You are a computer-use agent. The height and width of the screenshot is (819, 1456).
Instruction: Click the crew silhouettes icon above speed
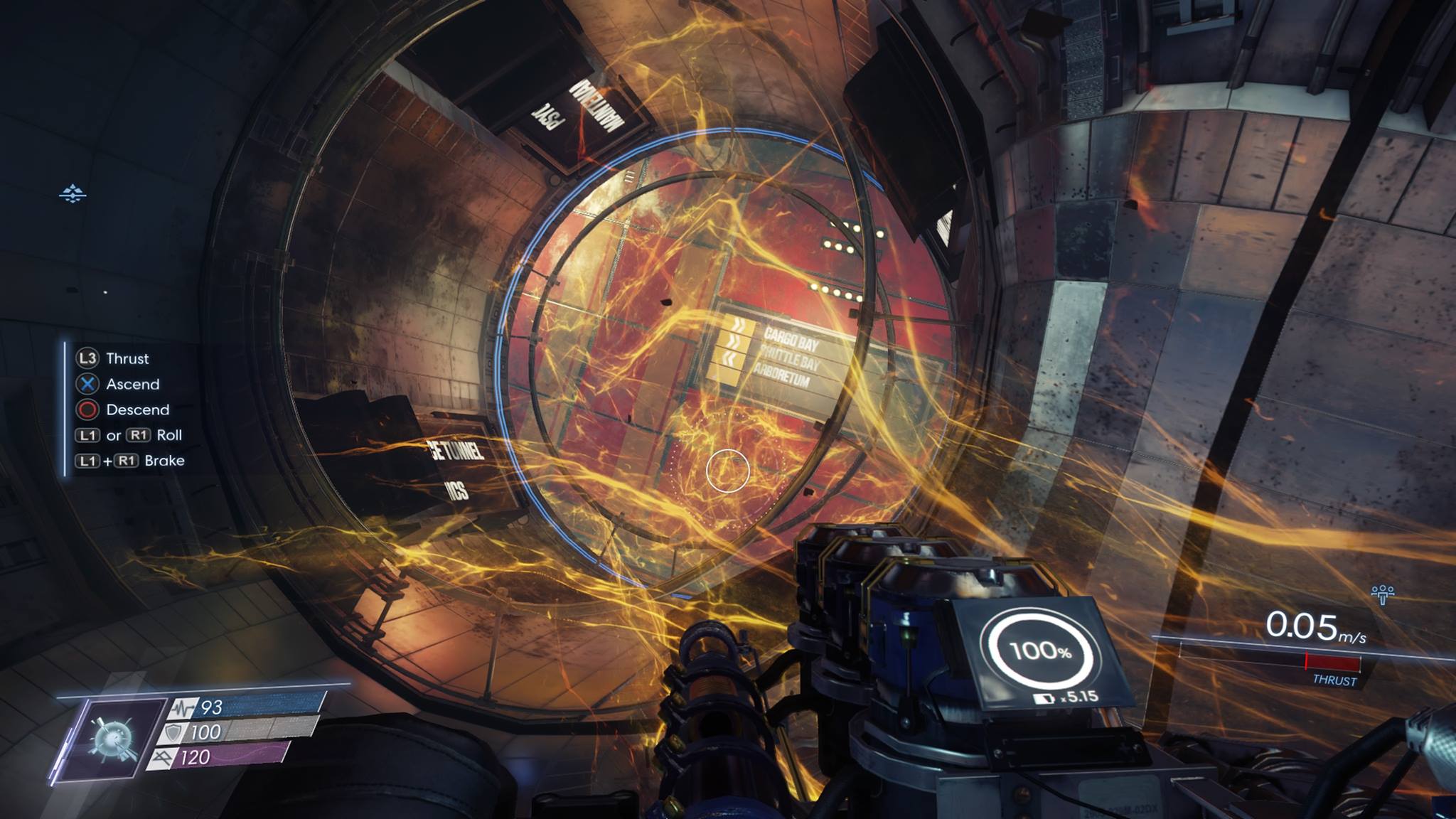point(1382,594)
